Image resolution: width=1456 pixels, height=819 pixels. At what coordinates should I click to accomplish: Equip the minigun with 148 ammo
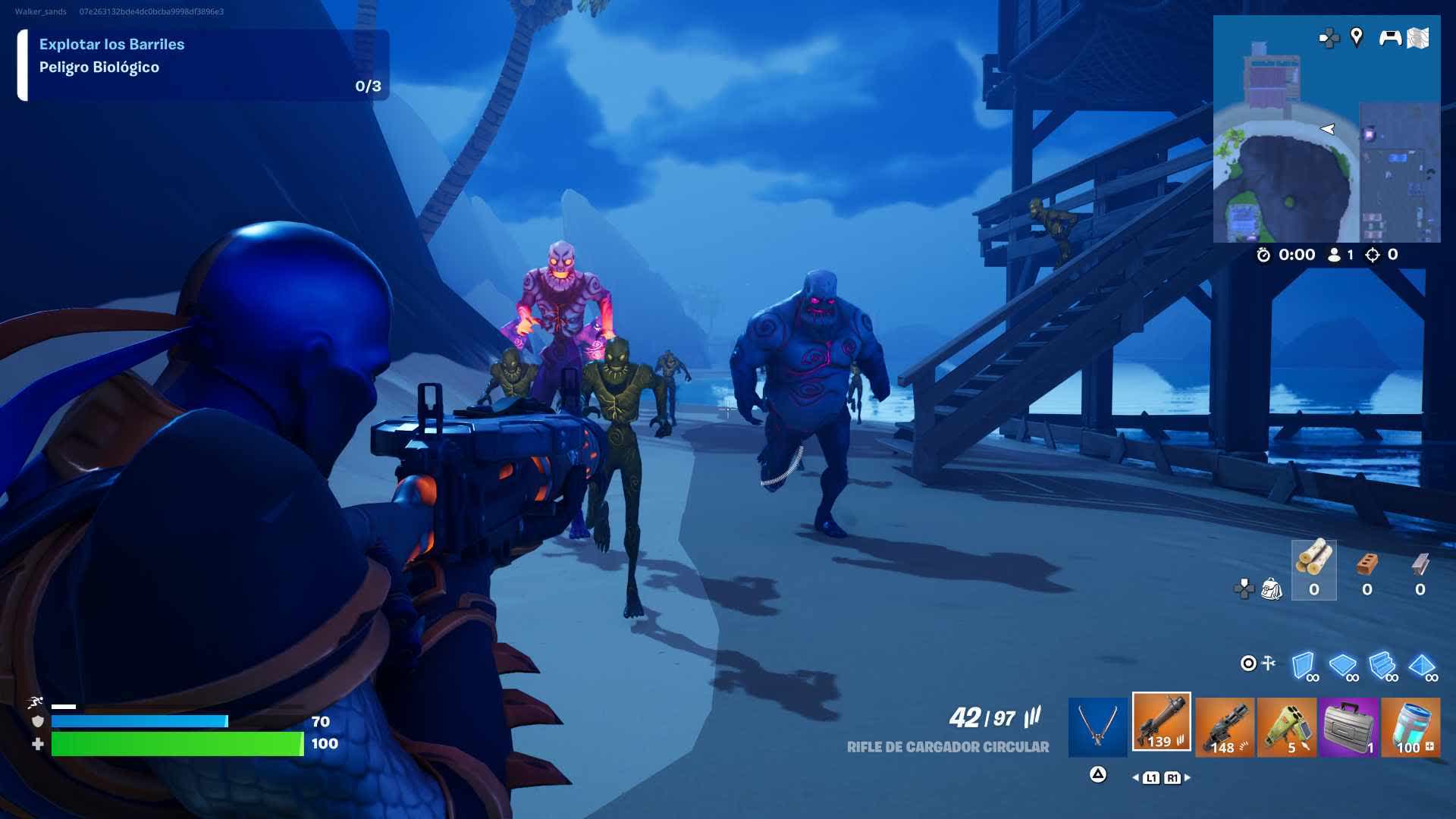[1225, 728]
